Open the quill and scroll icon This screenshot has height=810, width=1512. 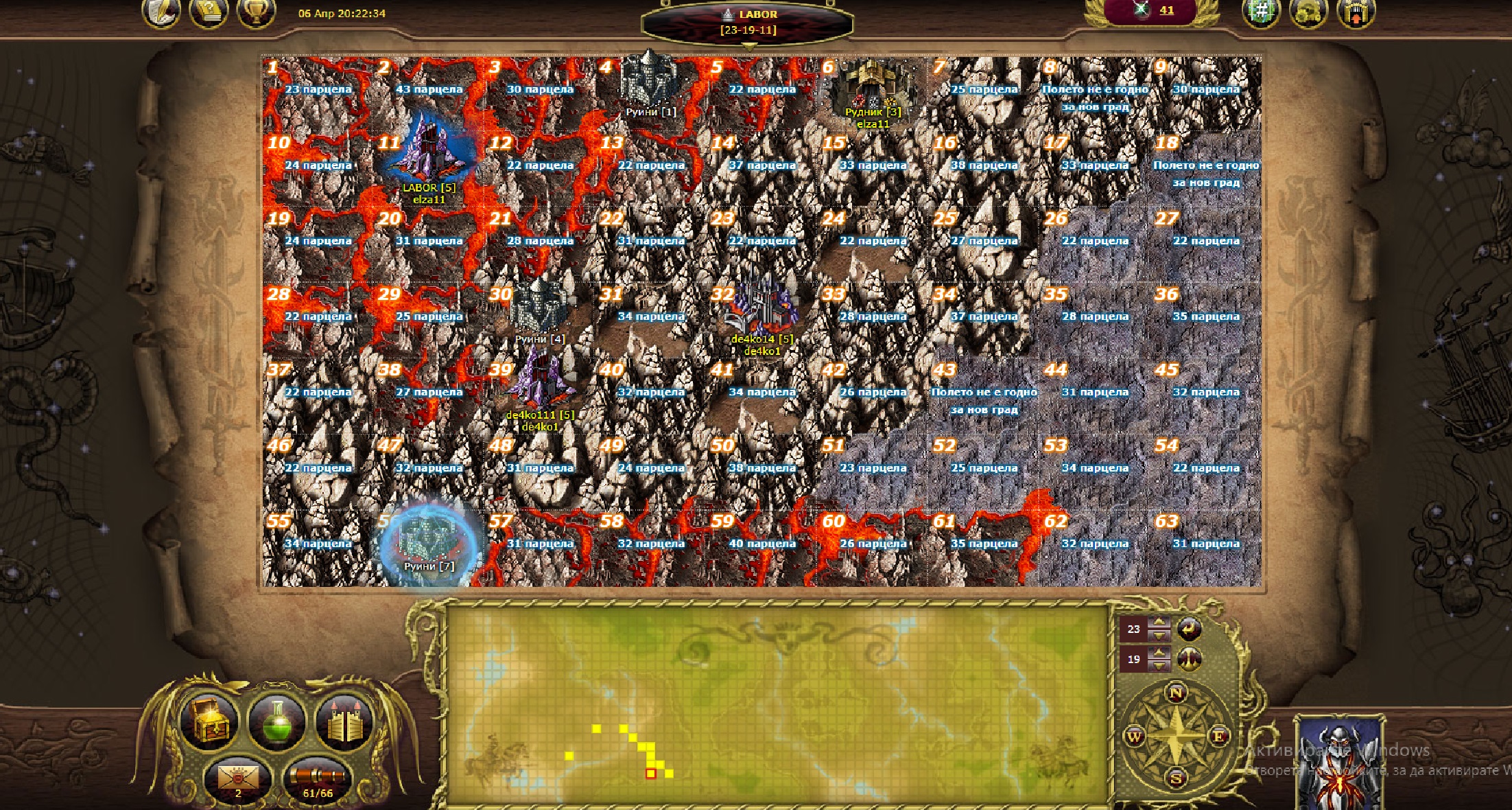(161, 12)
